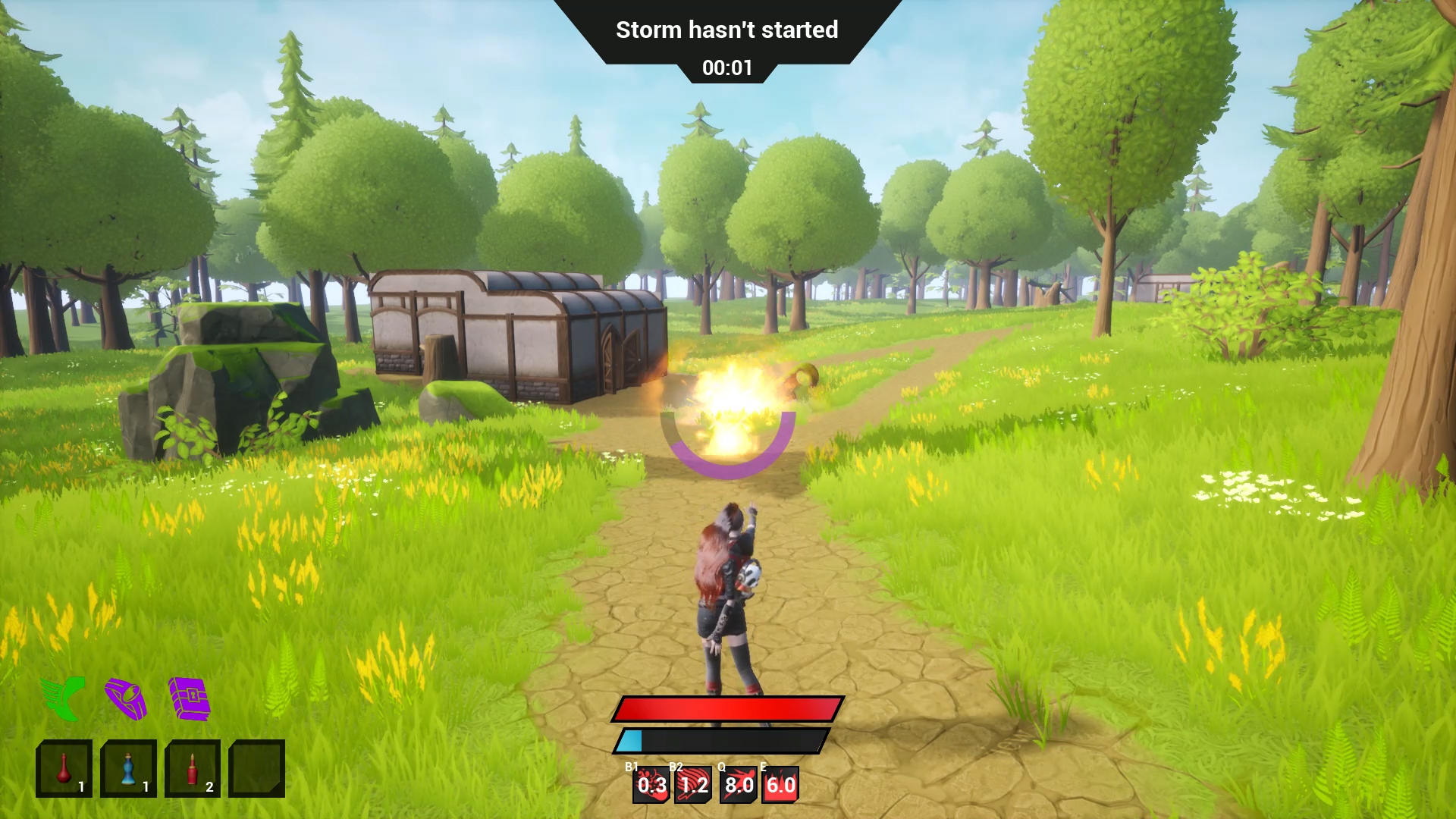Activate the Q dash ability

pyautogui.click(x=738, y=785)
